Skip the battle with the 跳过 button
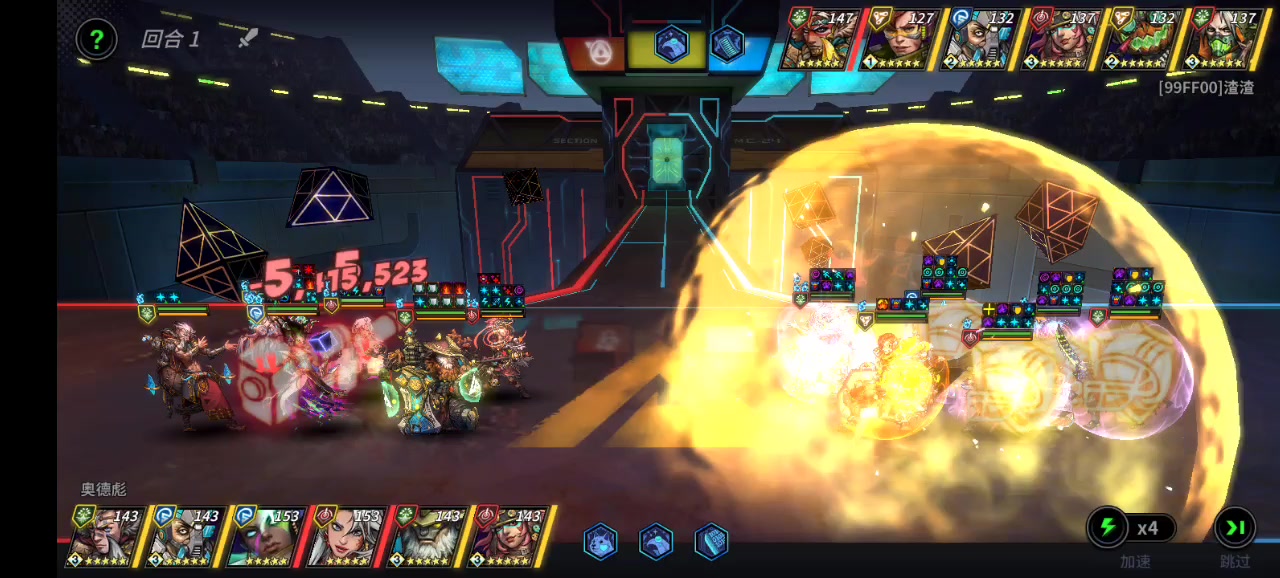This screenshot has height=578, width=1280. (x=1235, y=527)
